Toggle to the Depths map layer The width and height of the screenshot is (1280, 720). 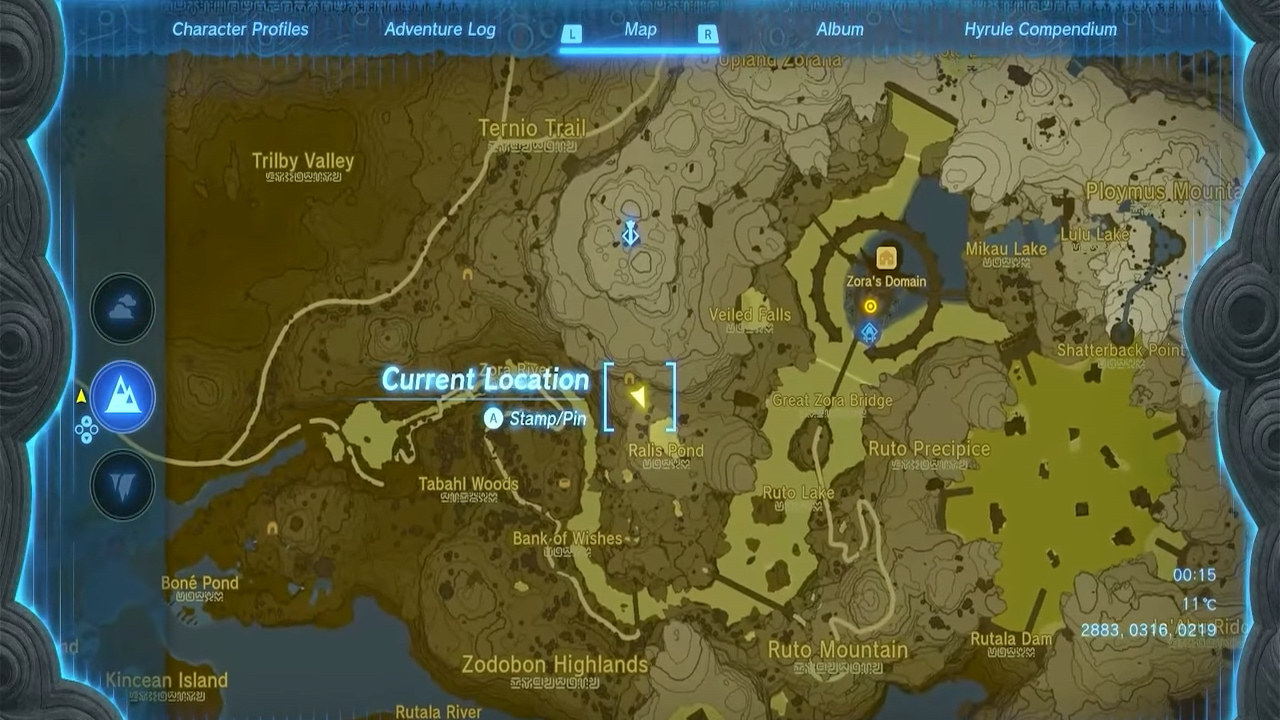coord(121,487)
